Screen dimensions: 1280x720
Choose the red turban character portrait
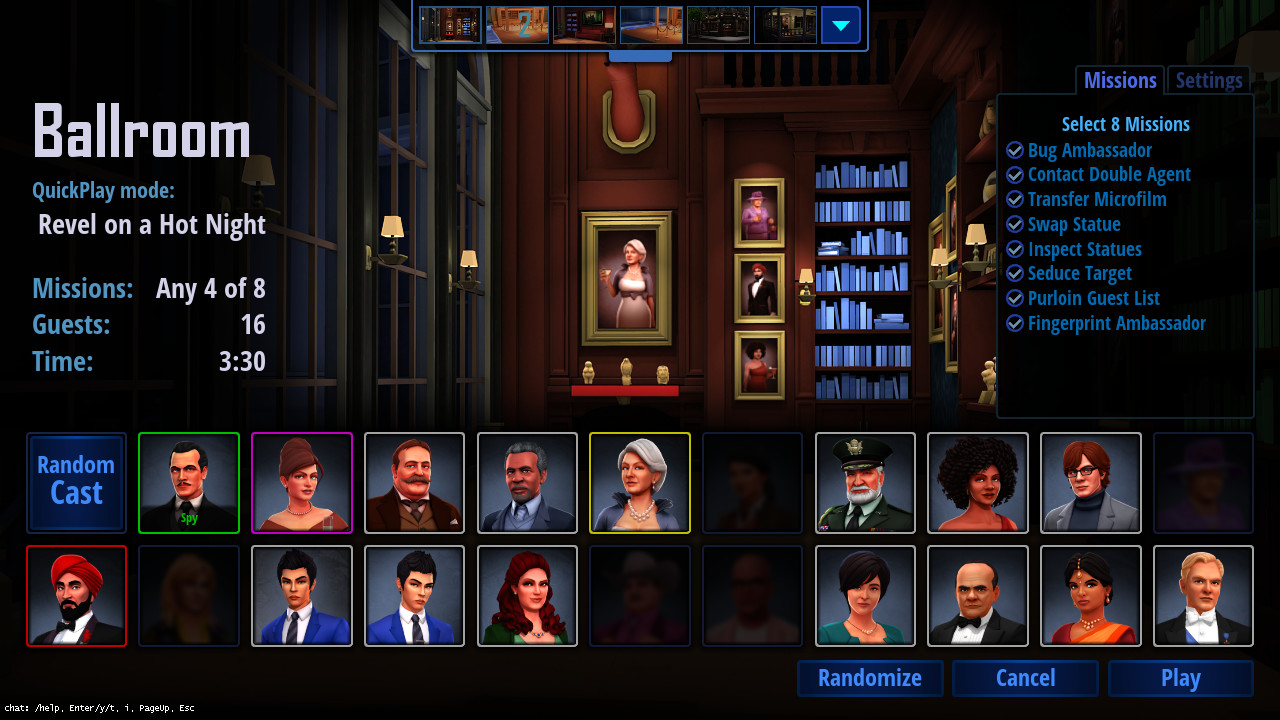coord(76,596)
